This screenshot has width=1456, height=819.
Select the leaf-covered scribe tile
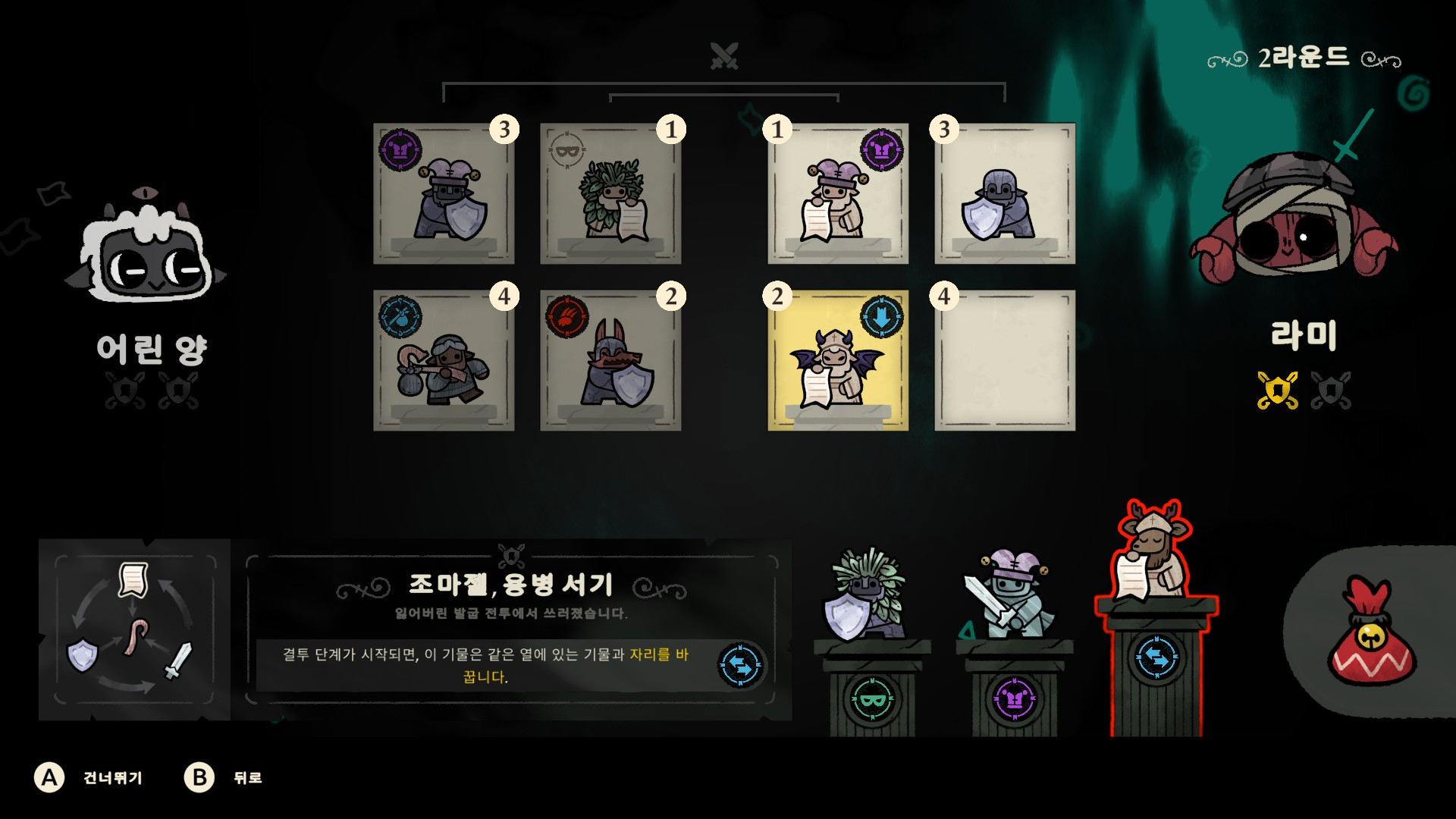tap(610, 194)
